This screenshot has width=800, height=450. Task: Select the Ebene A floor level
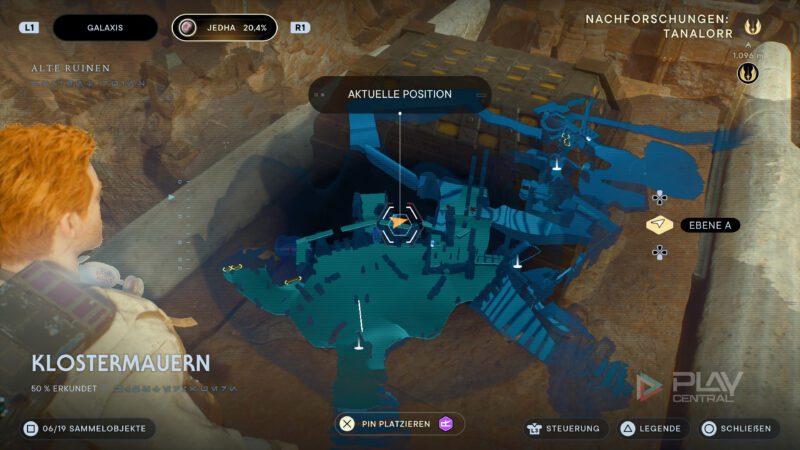pos(709,225)
